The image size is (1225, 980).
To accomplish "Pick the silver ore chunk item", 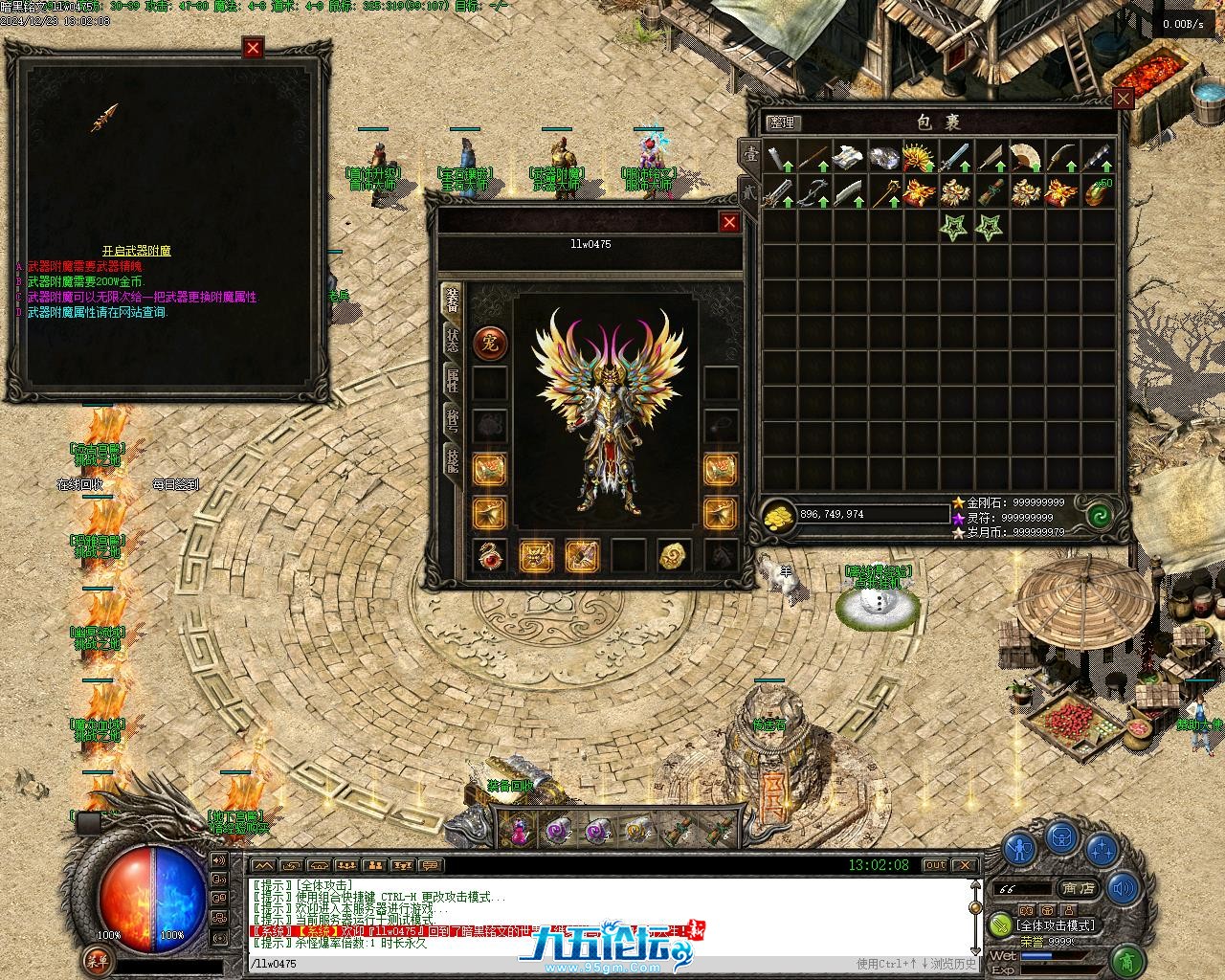I will click(x=882, y=157).
